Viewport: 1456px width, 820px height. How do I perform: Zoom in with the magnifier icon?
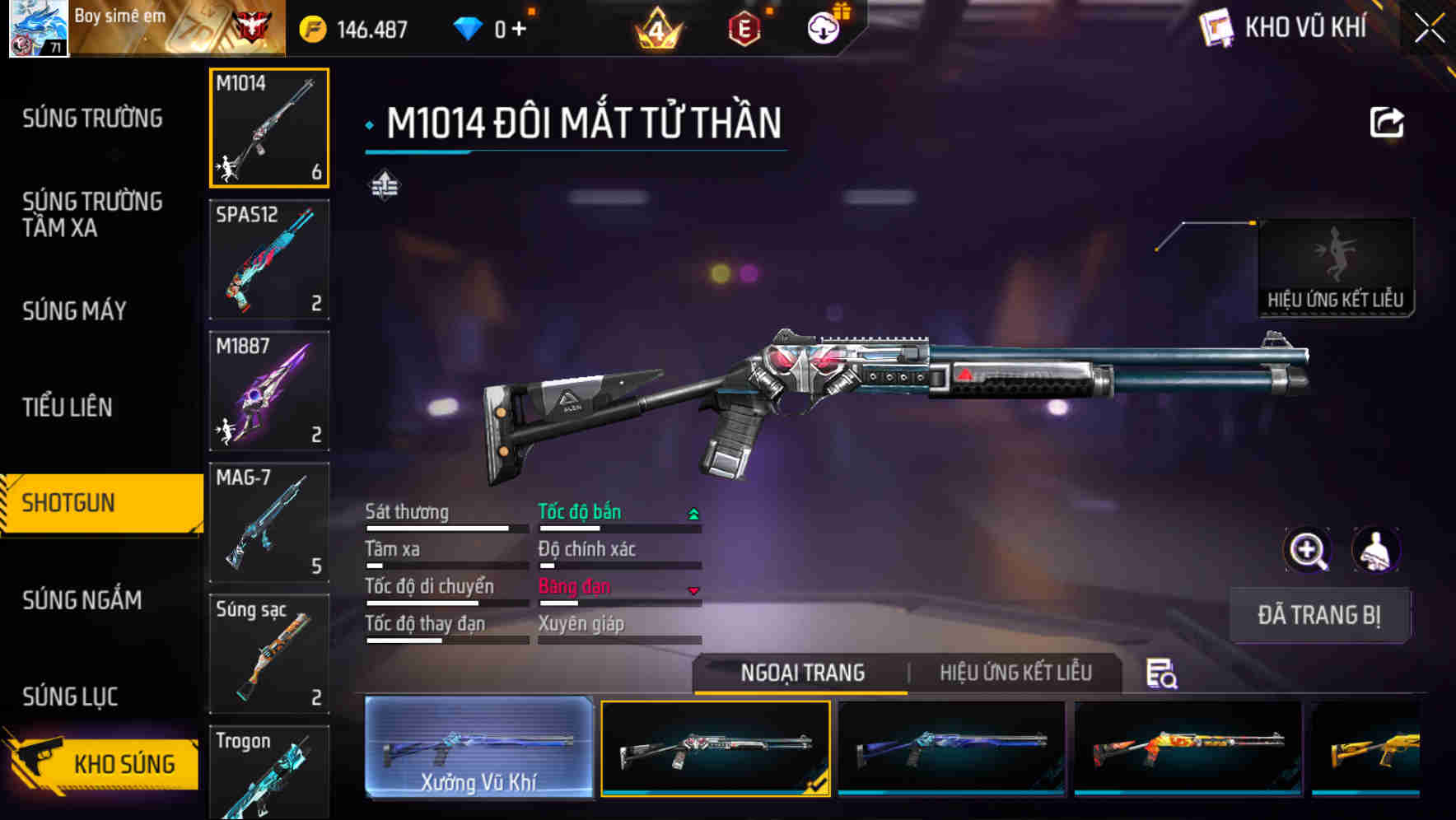click(1307, 550)
